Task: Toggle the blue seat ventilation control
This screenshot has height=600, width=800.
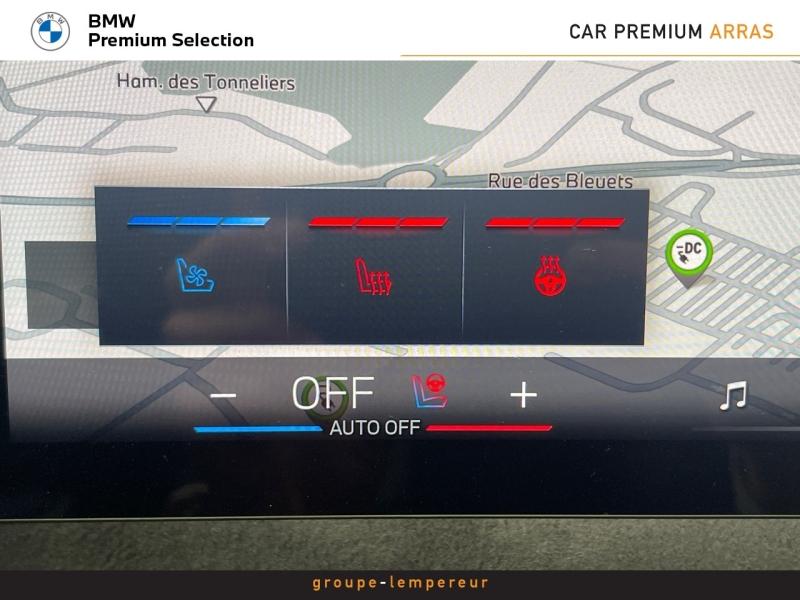Action: pyautogui.click(x=197, y=274)
